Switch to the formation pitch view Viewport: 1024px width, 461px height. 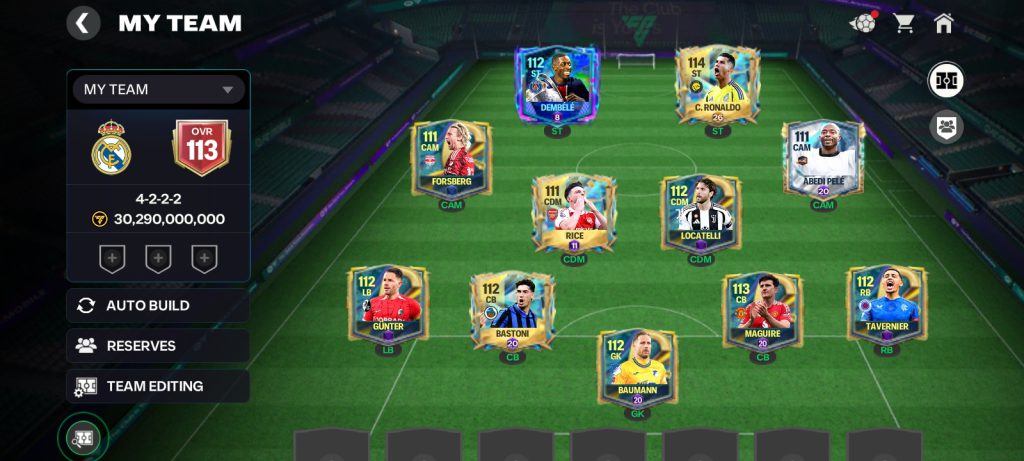coord(945,80)
